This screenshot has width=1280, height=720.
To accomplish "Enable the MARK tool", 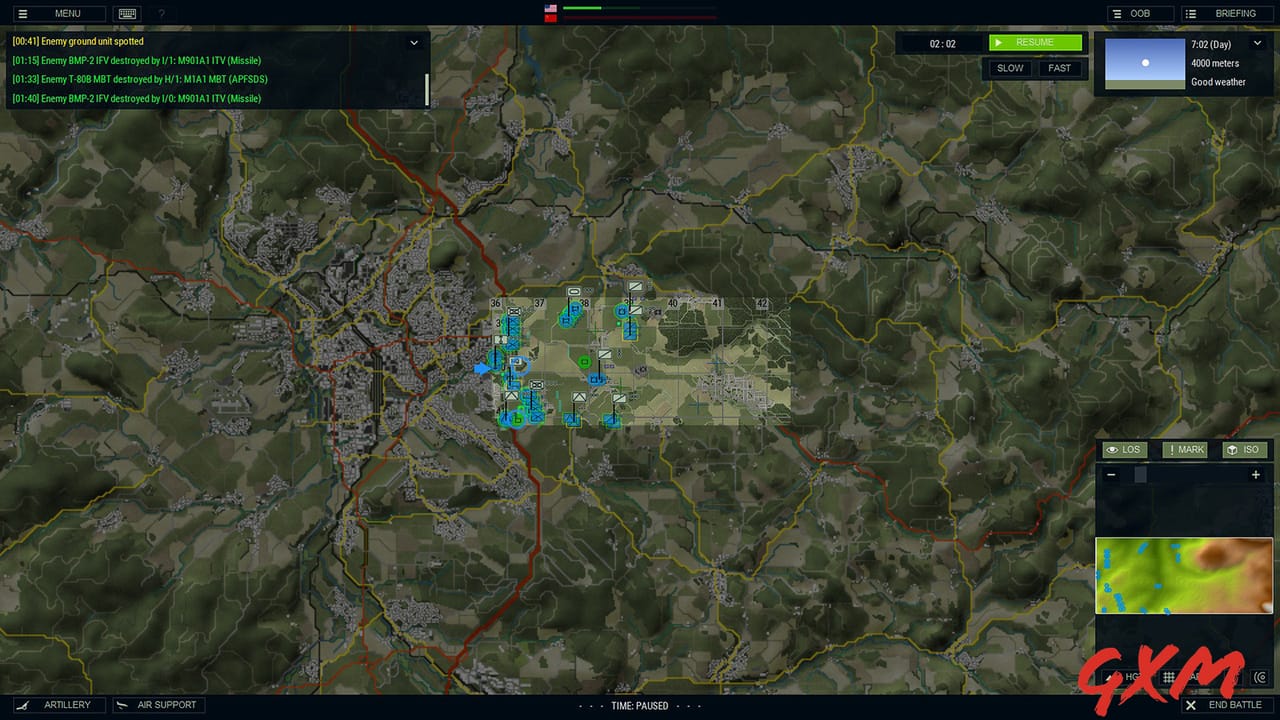I will [1184, 449].
